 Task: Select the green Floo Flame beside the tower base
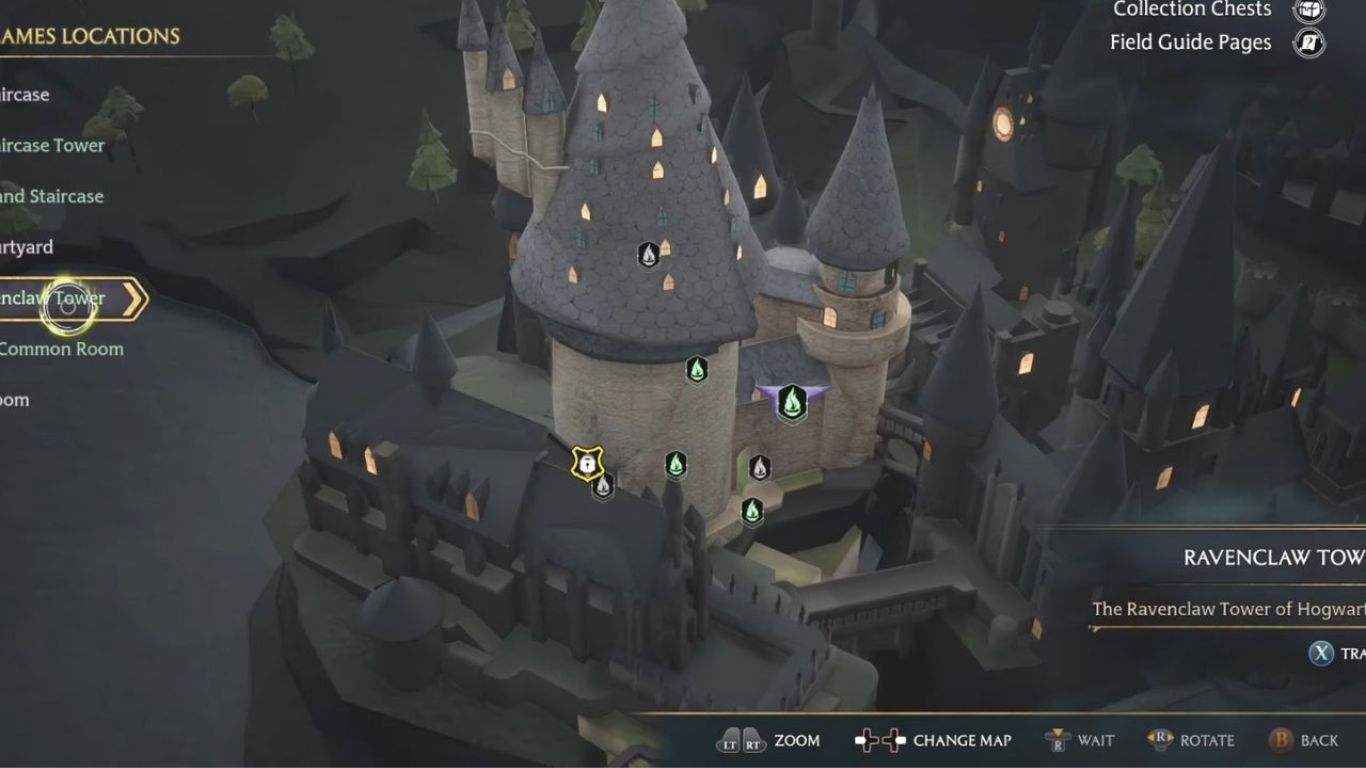click(x=697, y=370)
